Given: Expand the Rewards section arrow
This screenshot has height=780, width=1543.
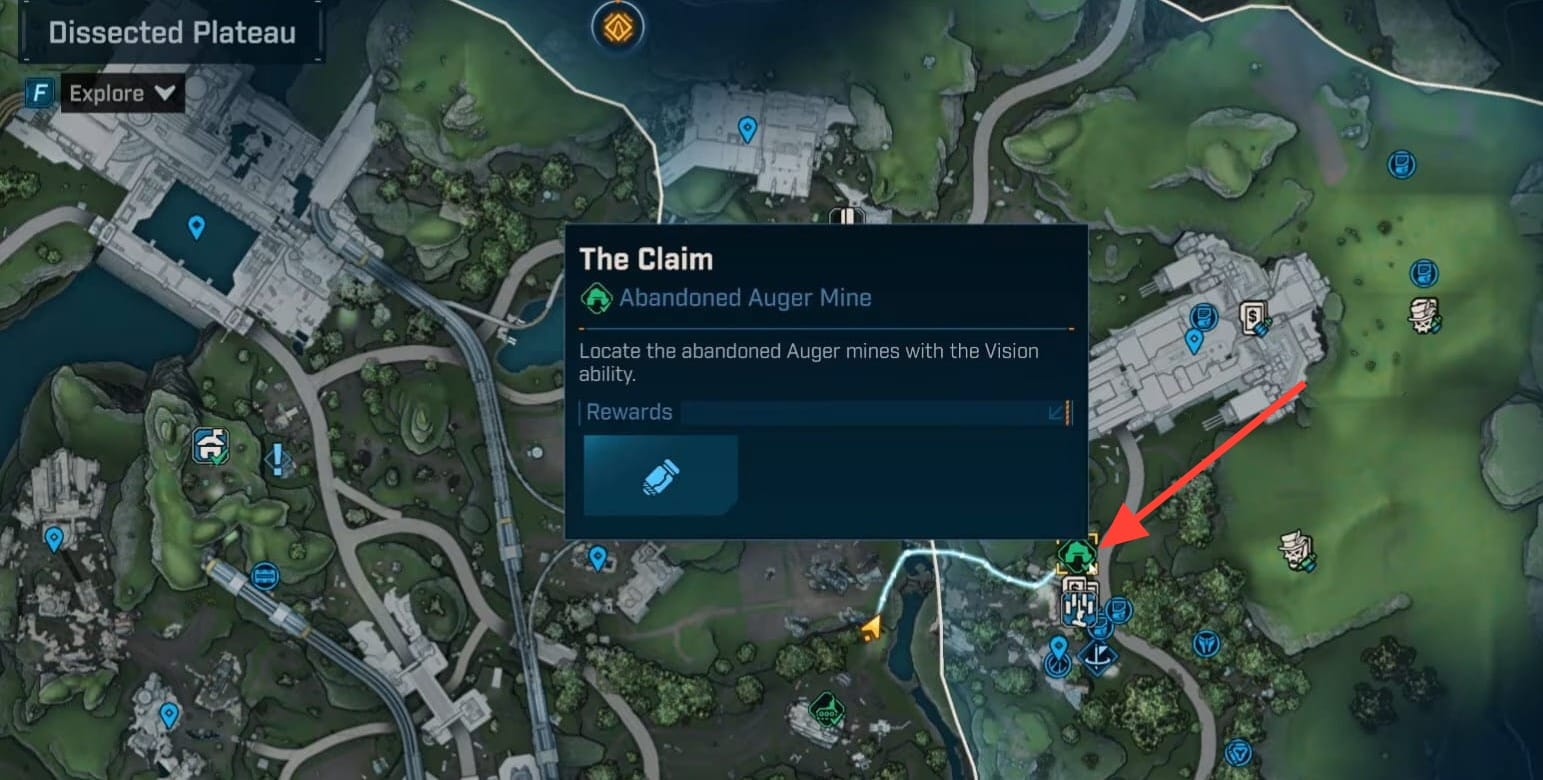Looking at the screenshot, I should [1056, 413].
